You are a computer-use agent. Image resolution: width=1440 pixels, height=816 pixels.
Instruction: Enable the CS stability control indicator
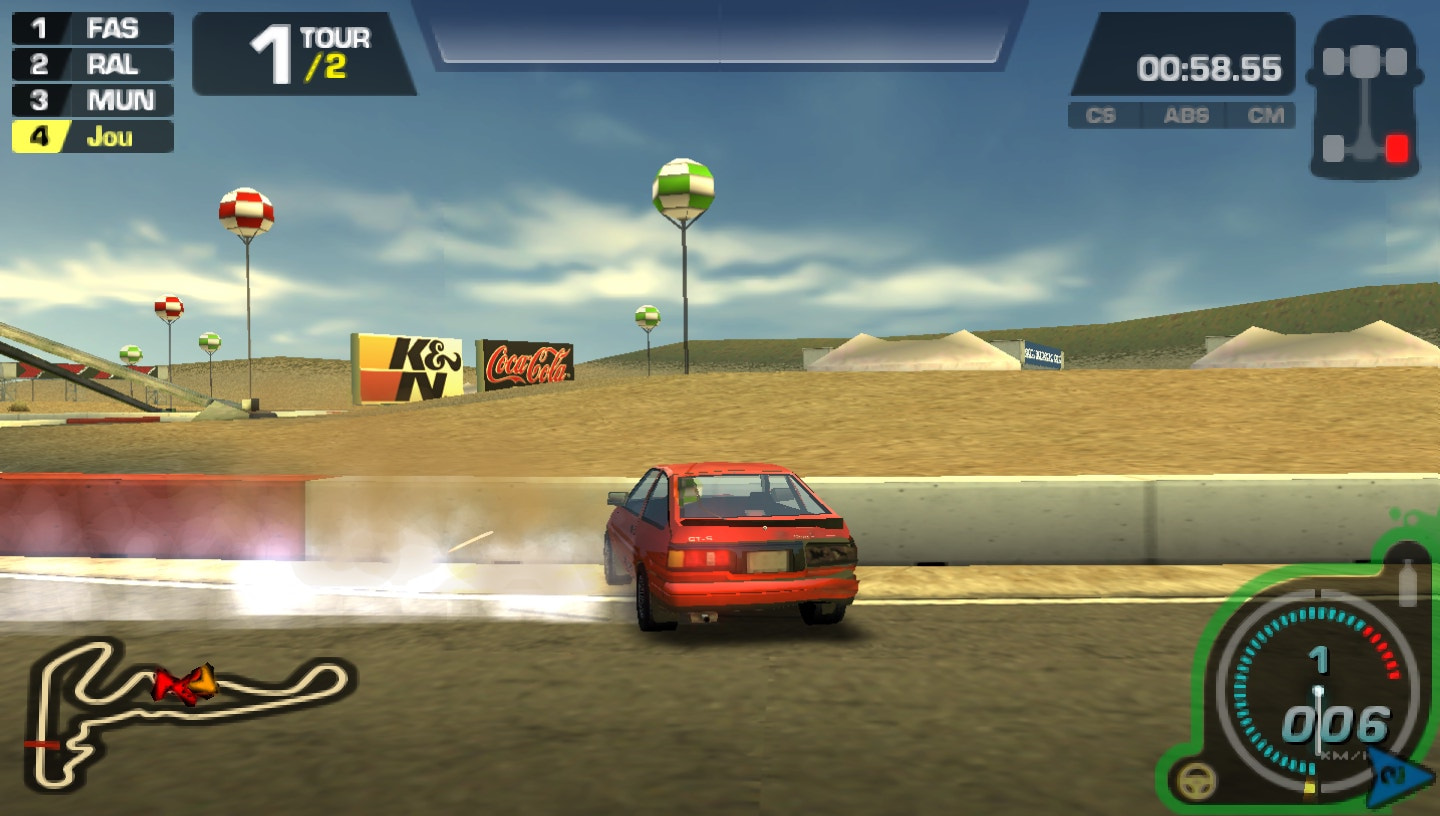point(1101,116)
